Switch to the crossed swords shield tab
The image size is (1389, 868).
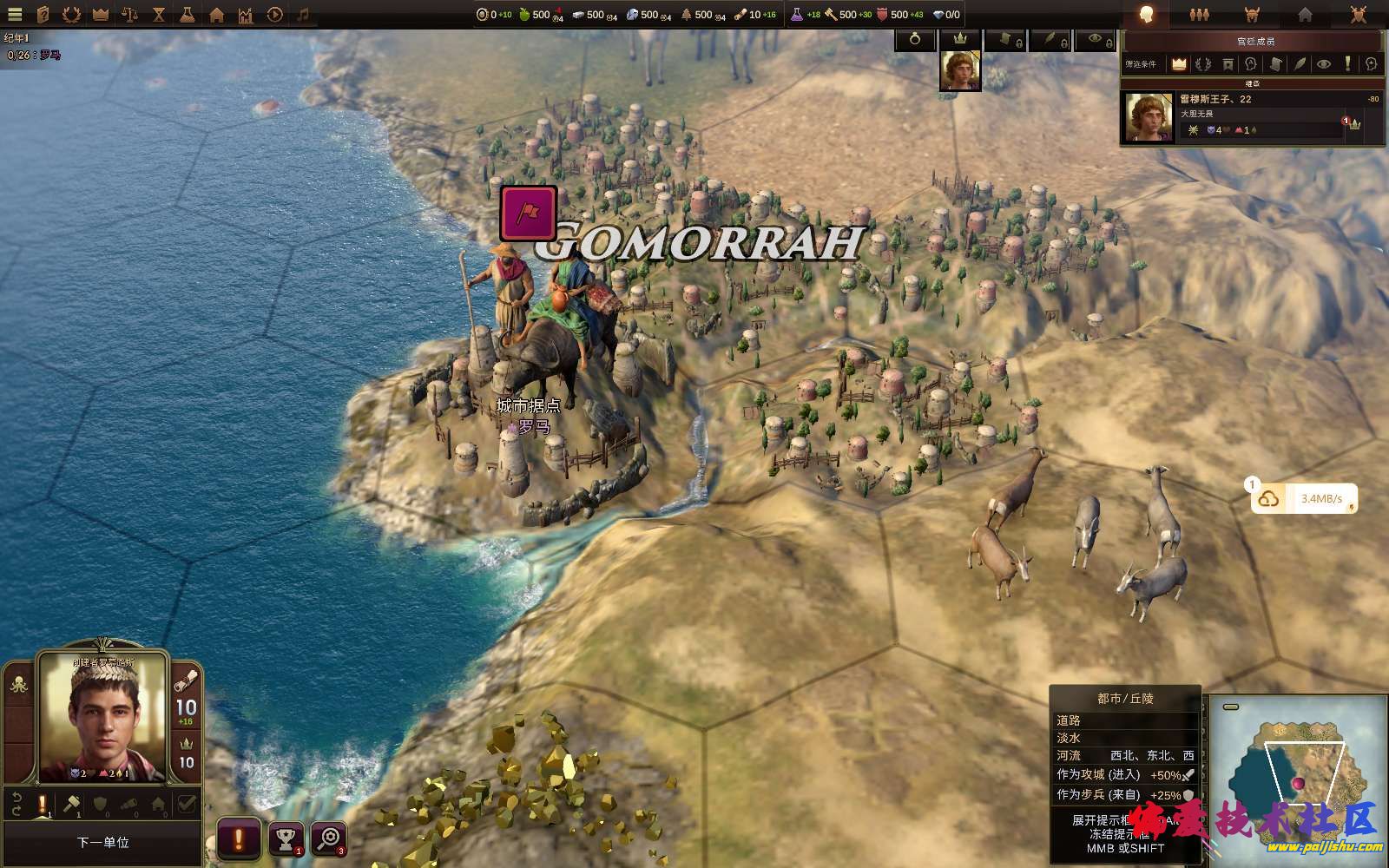pos(1359,14)
